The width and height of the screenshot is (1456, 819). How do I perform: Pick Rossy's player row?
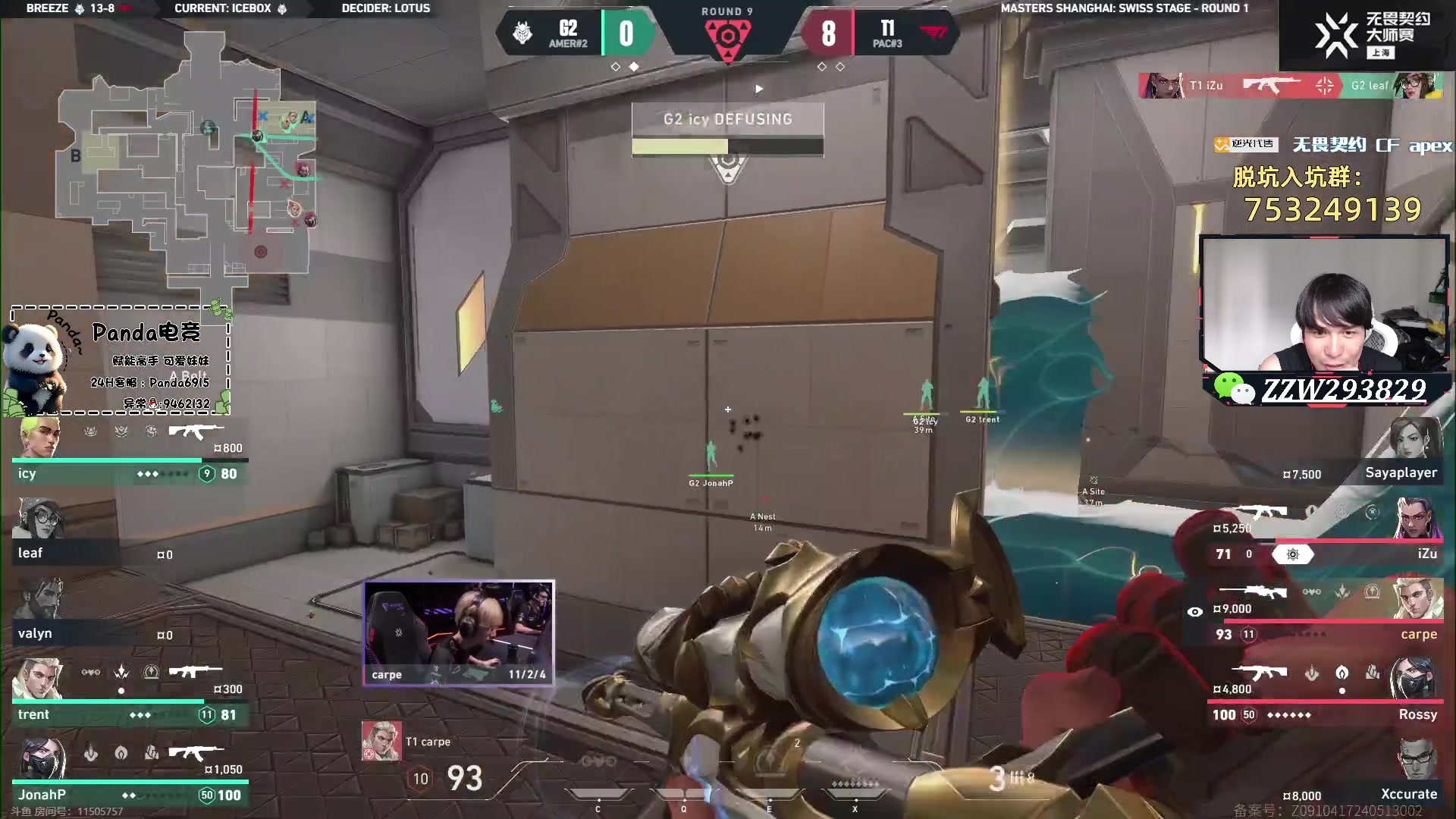coord(1327,694)
